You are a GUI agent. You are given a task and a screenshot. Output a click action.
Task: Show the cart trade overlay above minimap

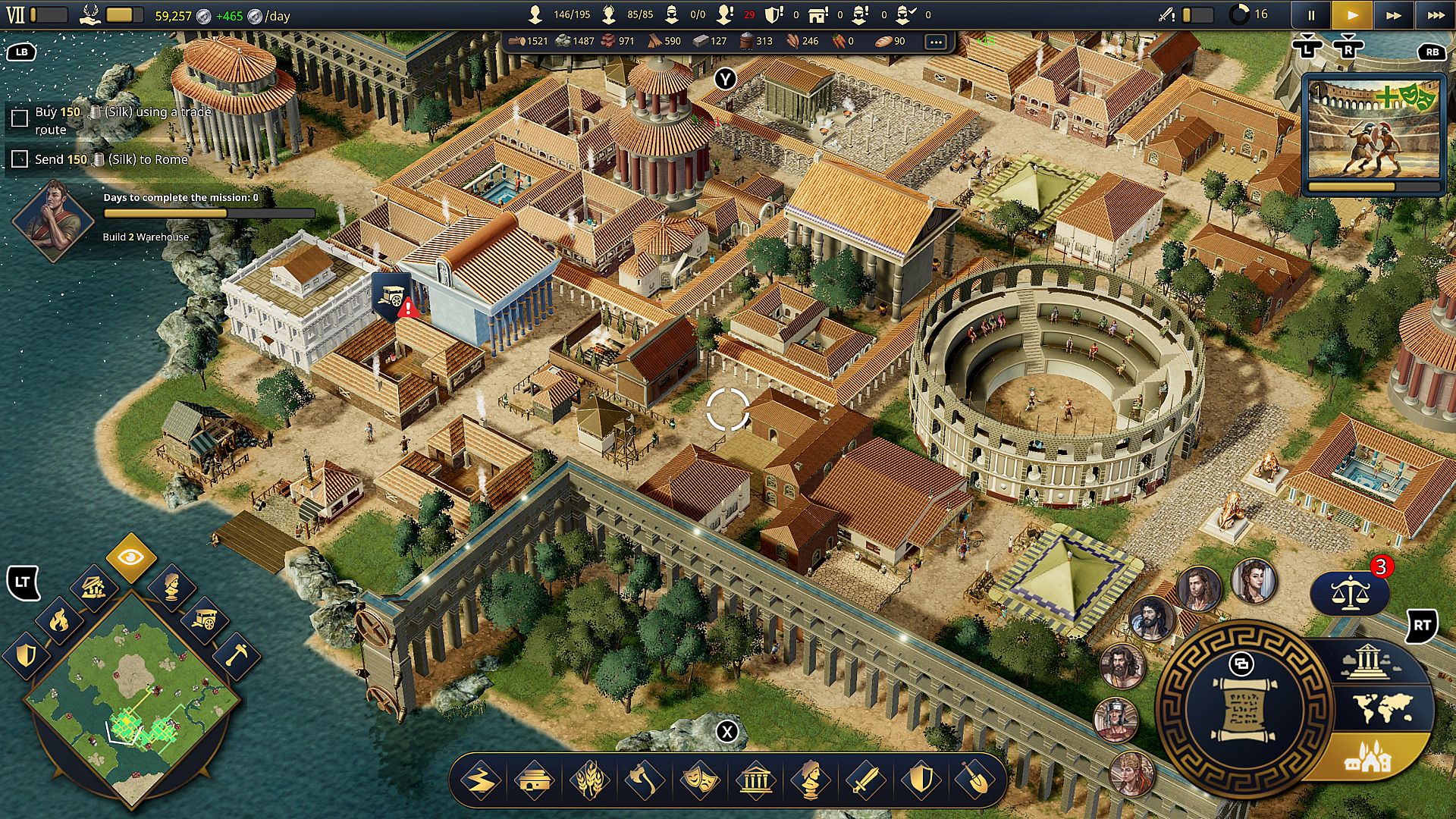pos(204,620)
